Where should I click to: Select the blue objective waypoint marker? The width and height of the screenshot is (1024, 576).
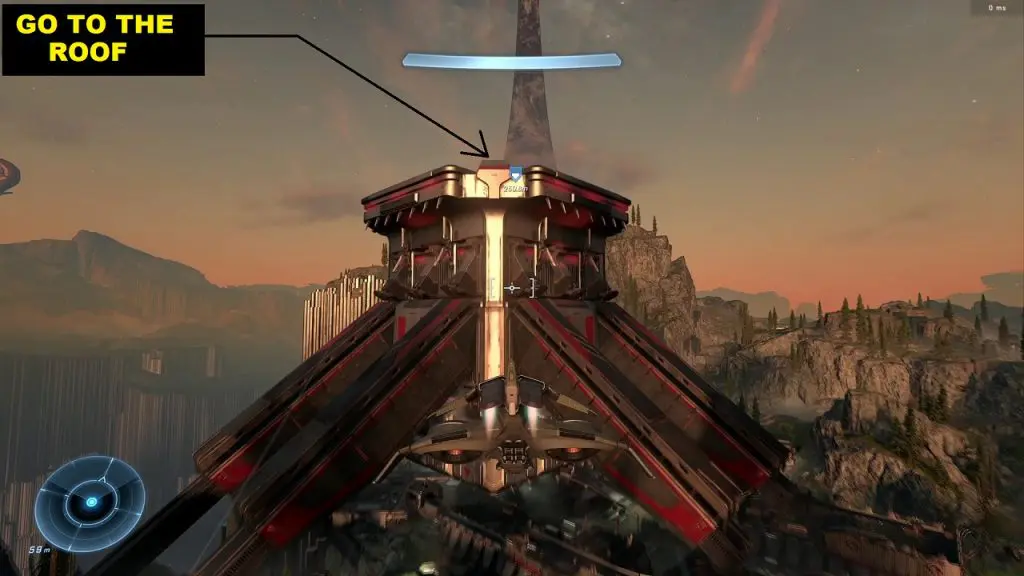[516, 174]
